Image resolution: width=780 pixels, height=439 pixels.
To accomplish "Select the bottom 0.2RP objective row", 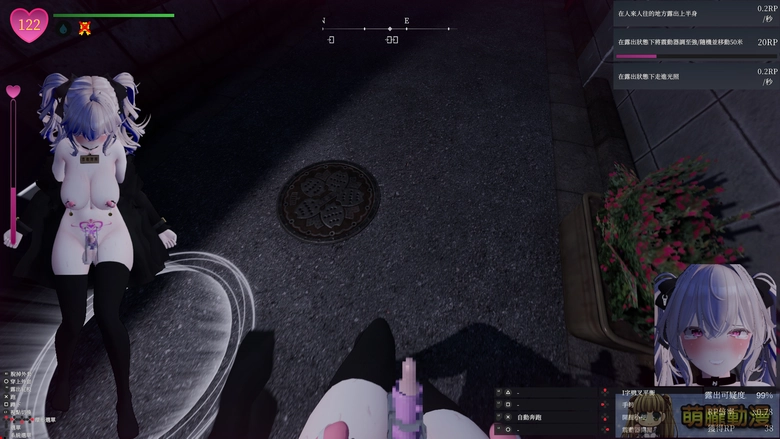I will point(696,75).
